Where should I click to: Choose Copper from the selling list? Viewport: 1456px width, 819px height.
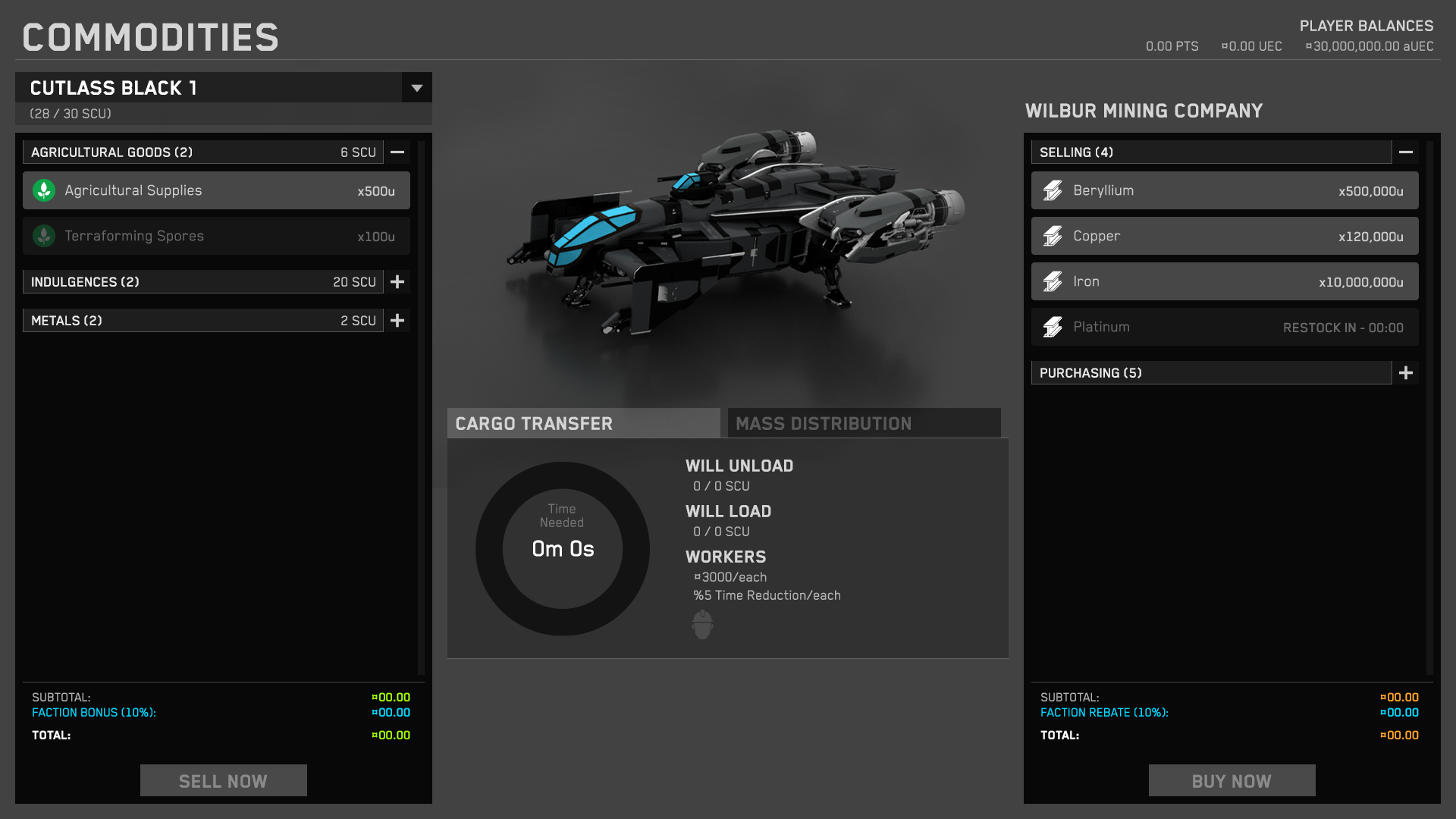pyautogui.click(x=1224, y=236)
